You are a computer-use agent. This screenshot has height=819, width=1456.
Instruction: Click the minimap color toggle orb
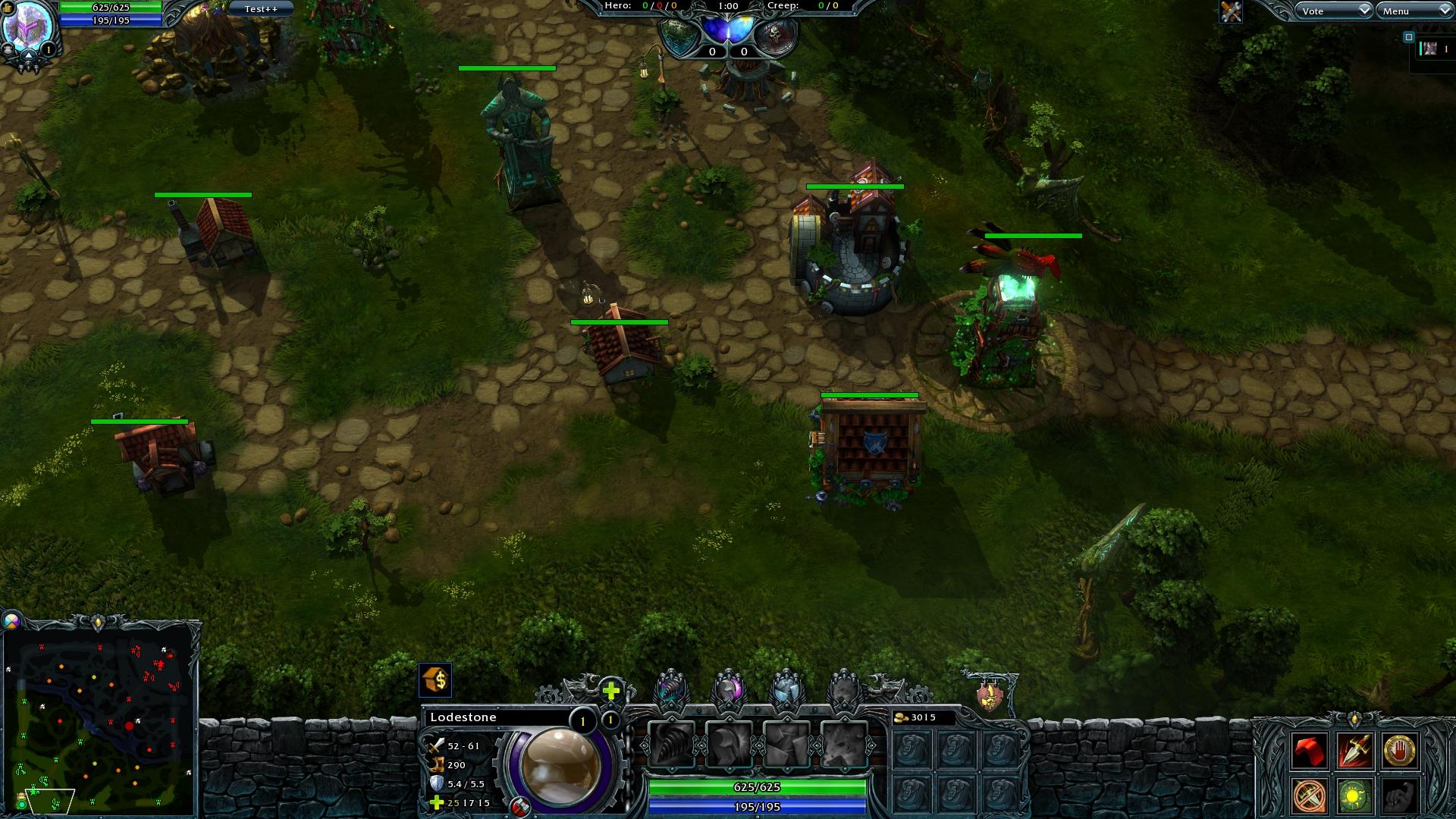11,622
